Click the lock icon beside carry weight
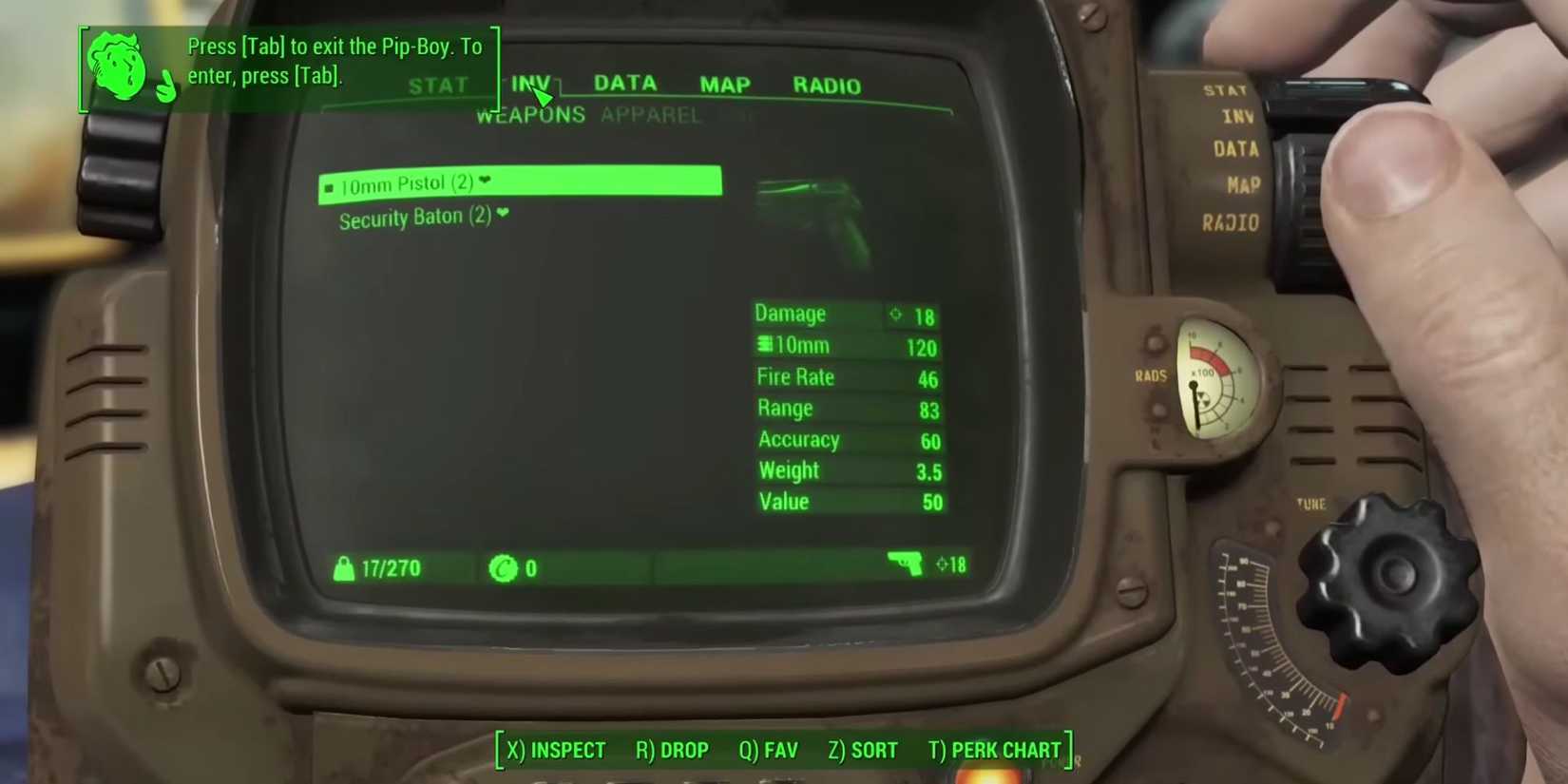 (x=344, y=567)
